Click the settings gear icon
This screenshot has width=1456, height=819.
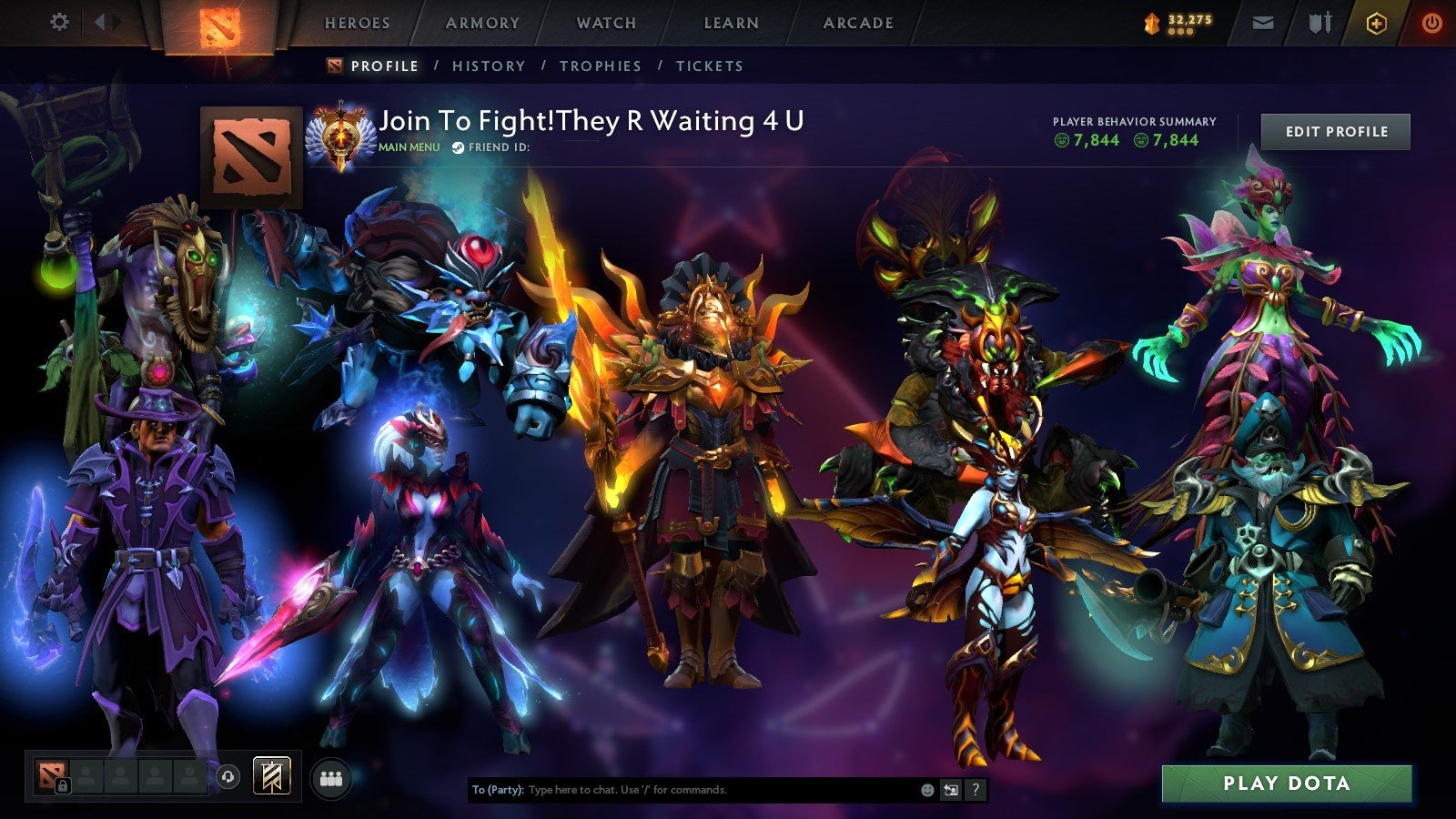point(60,19)
